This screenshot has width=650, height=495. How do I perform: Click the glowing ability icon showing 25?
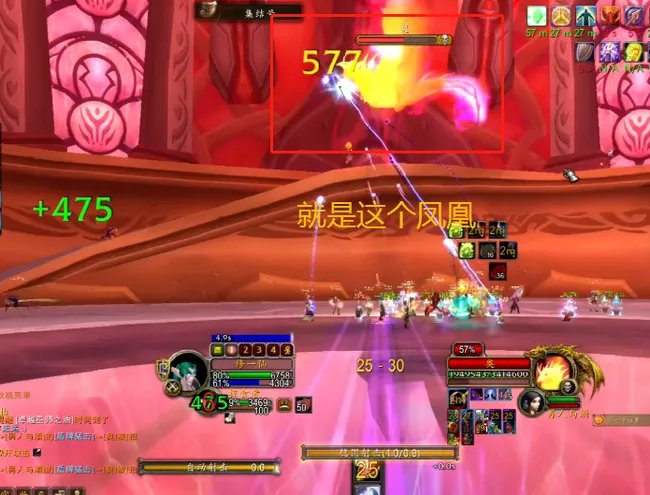pos(367,470)
